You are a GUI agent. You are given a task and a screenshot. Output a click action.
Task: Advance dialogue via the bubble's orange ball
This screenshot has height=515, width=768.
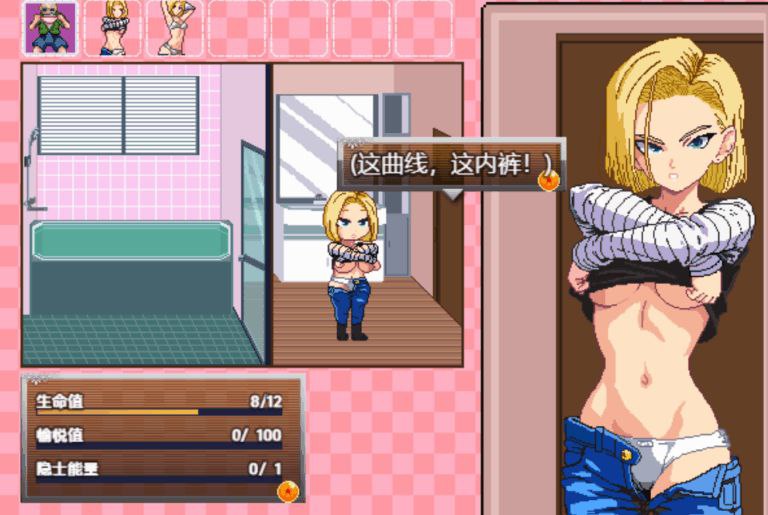[548, 180]
